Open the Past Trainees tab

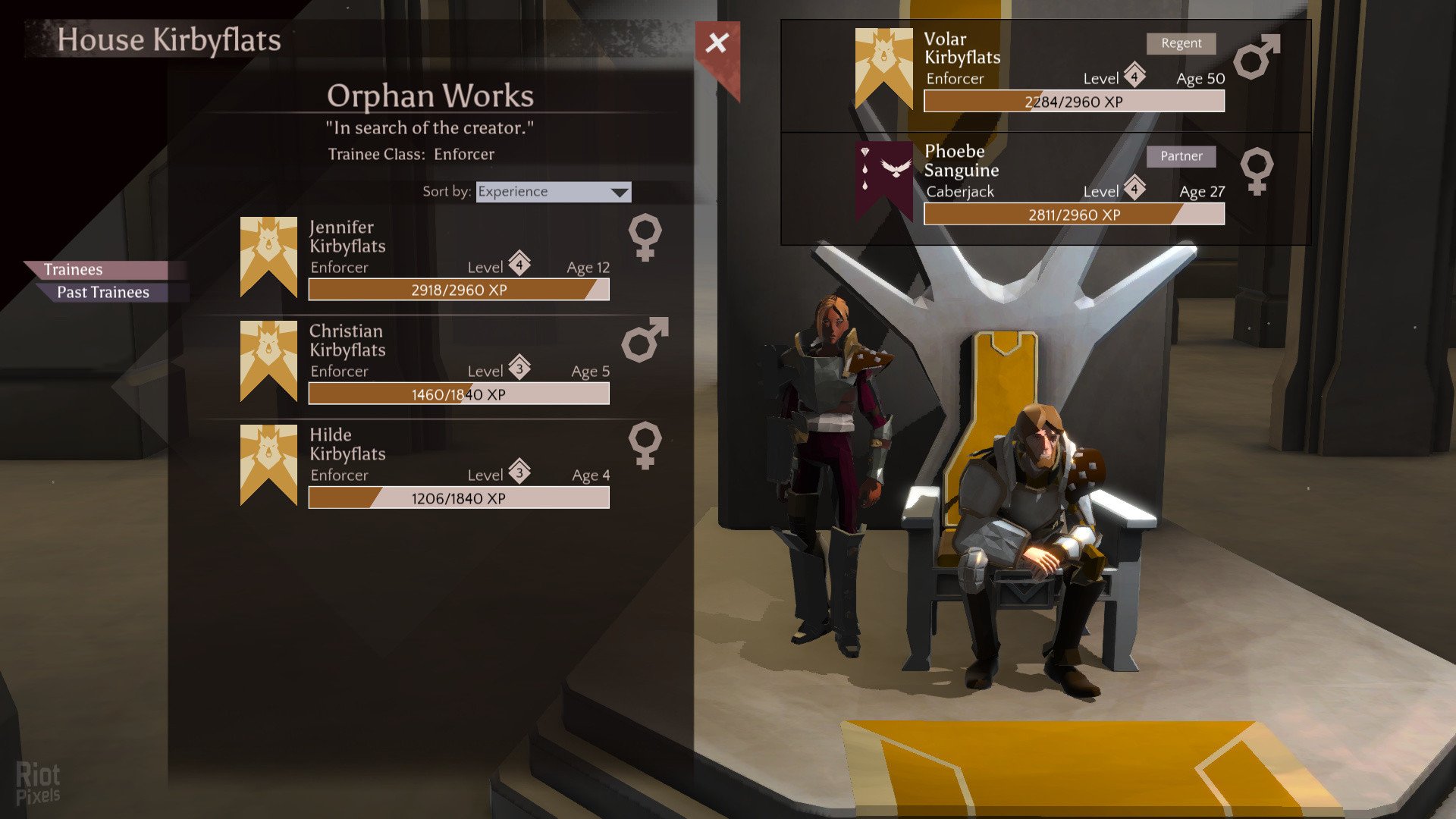pos(103,293)
